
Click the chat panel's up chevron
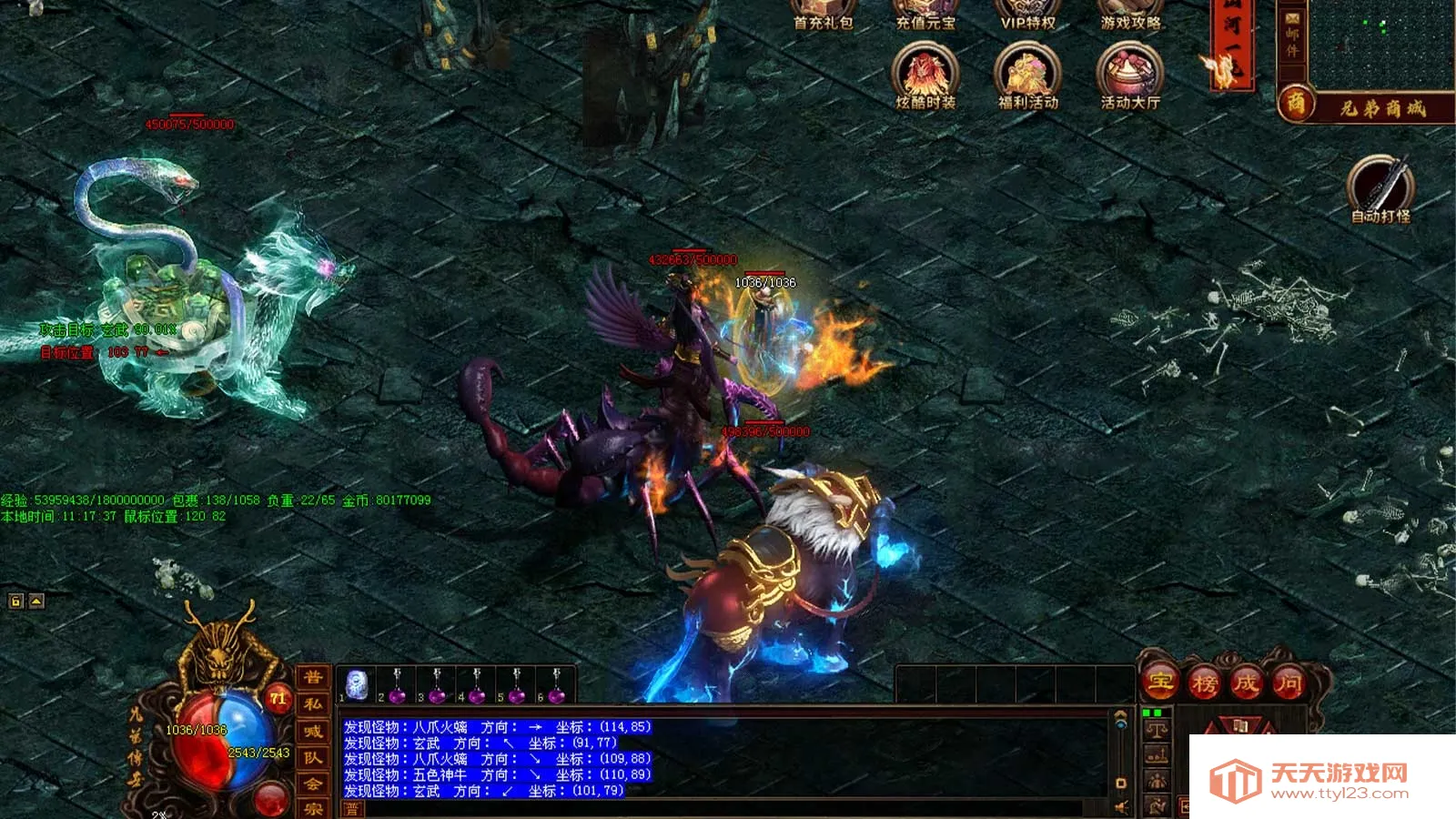point(1120,713)
